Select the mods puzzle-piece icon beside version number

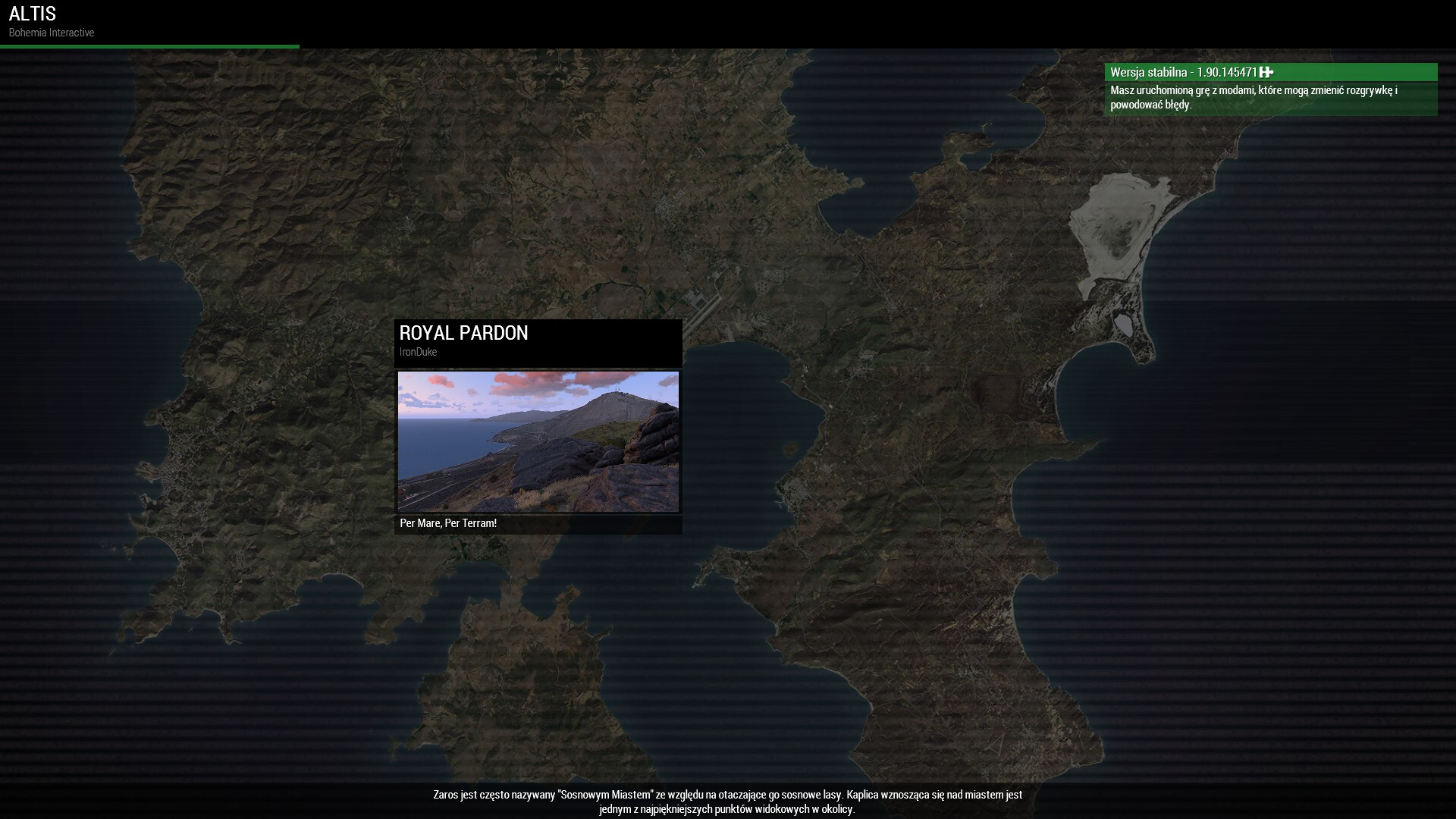click(x=1266, y=72)
